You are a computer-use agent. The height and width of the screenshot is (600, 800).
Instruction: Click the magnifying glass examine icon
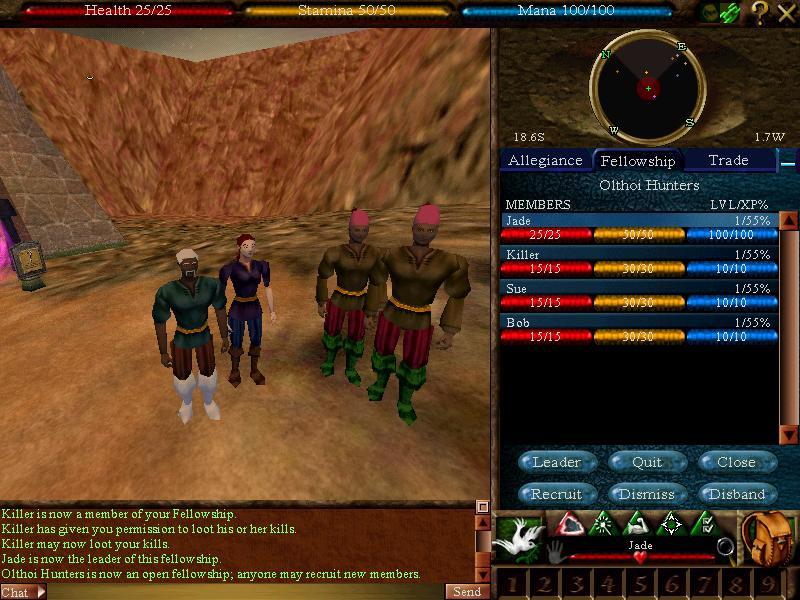(x=726, y=547)
